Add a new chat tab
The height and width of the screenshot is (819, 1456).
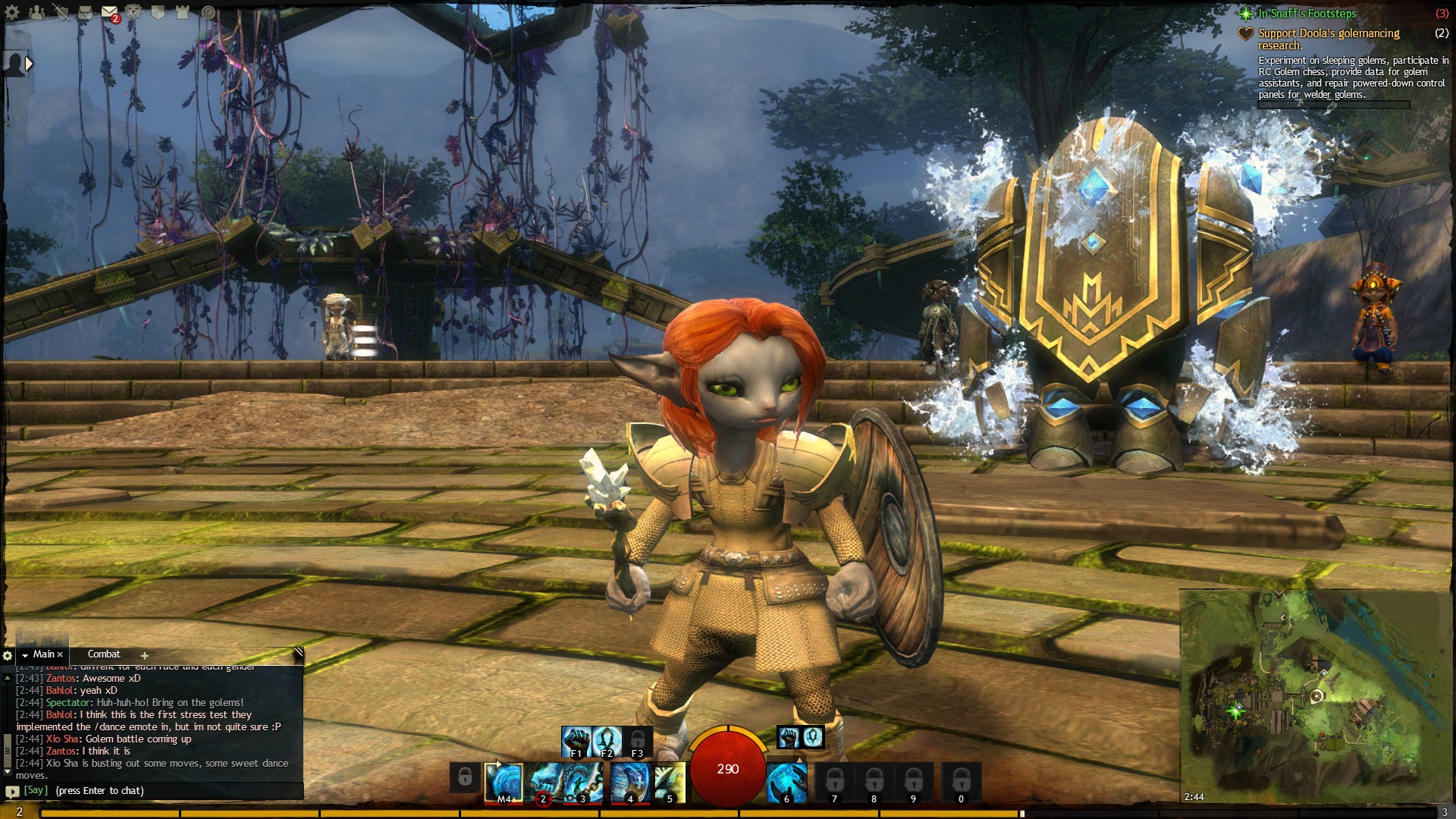[x=144, y=656]
